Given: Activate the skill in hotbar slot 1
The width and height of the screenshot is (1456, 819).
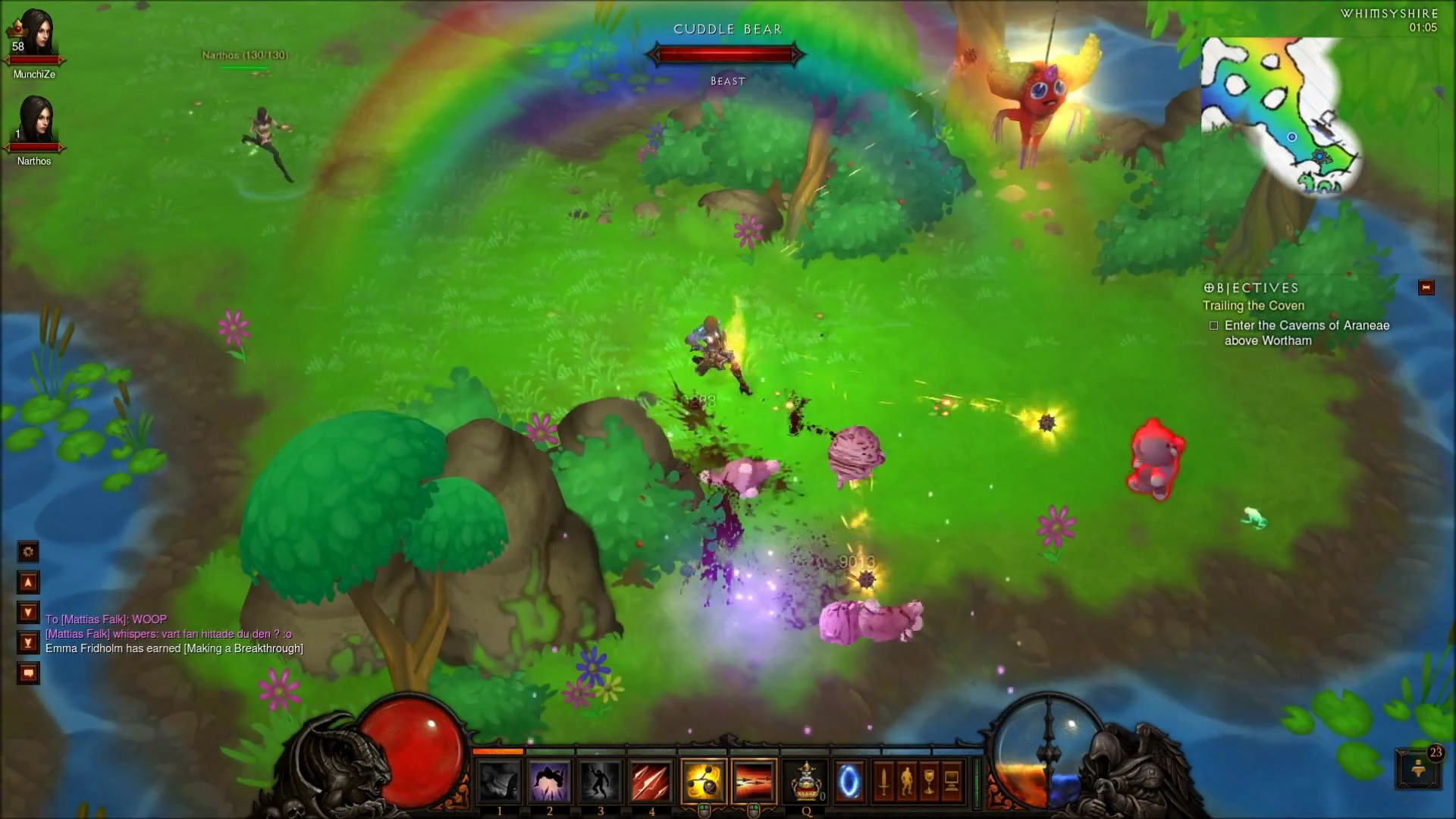Looking at the screenshot, I should click(499, 782).
